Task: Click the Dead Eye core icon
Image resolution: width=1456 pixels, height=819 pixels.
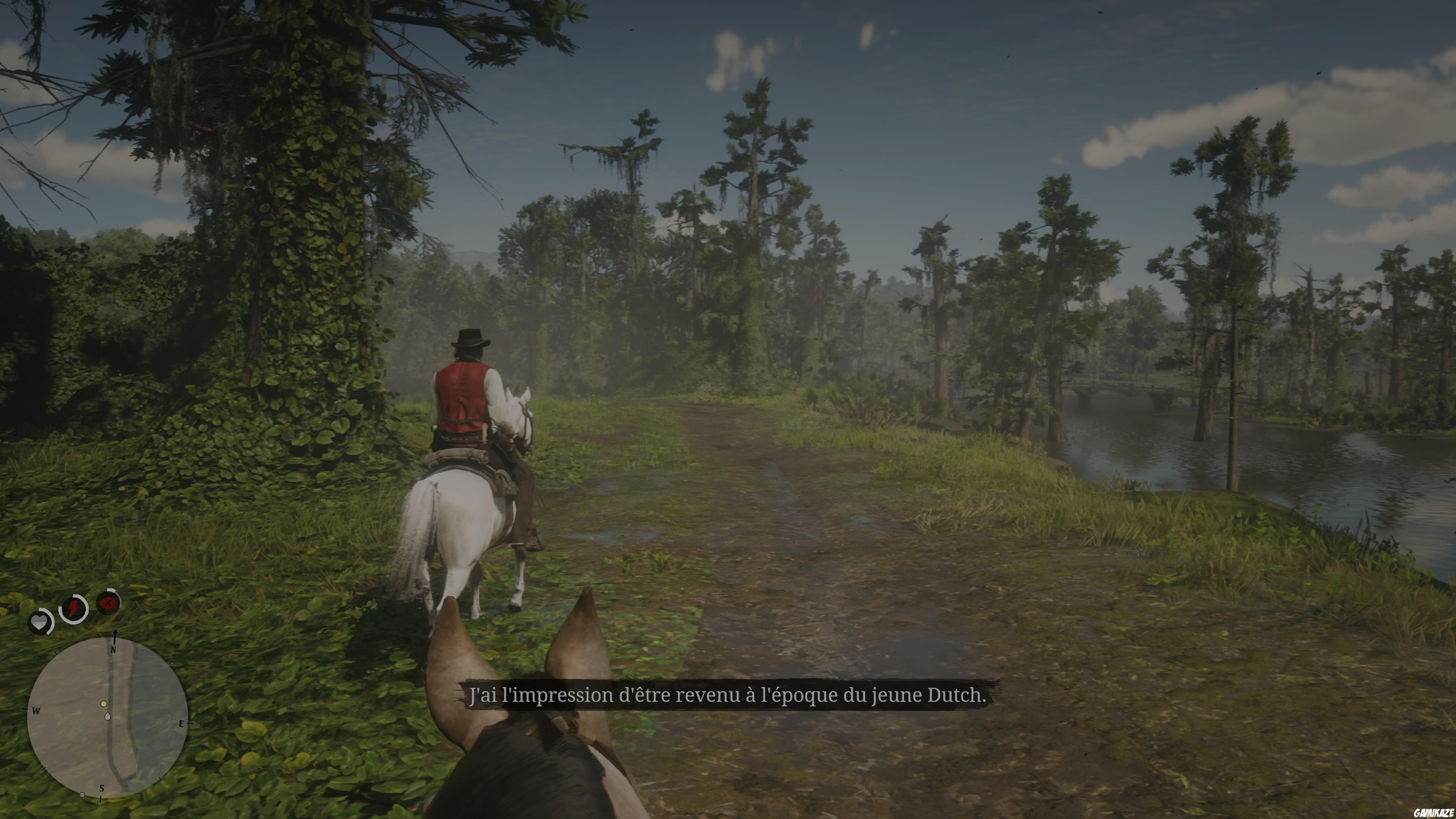Action: (x=108, y=602)
